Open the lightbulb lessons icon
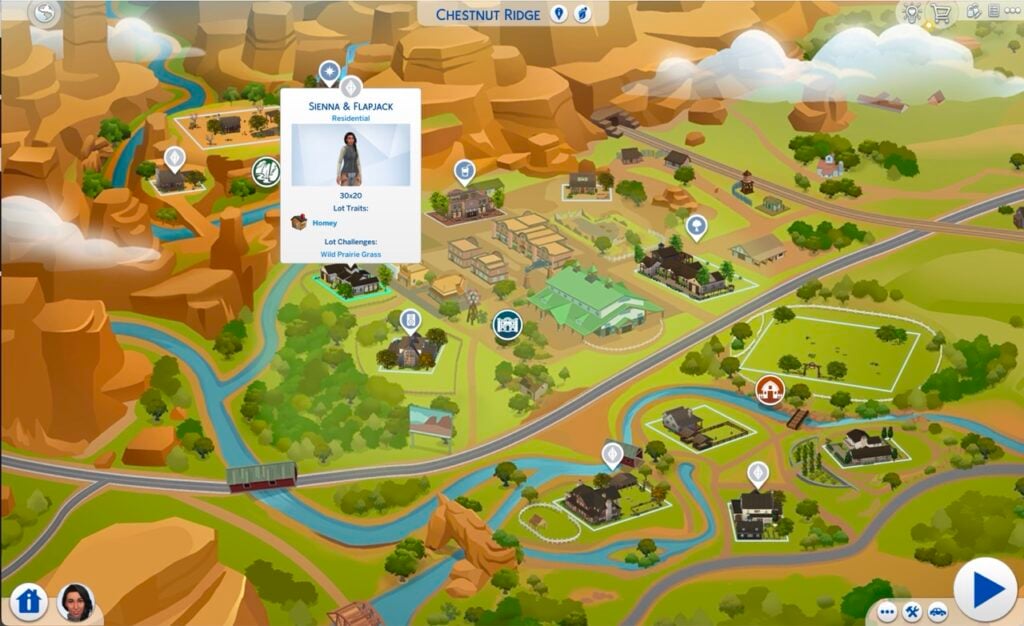The width and height of the screenshot is (1024, 626). pos(912,13)
